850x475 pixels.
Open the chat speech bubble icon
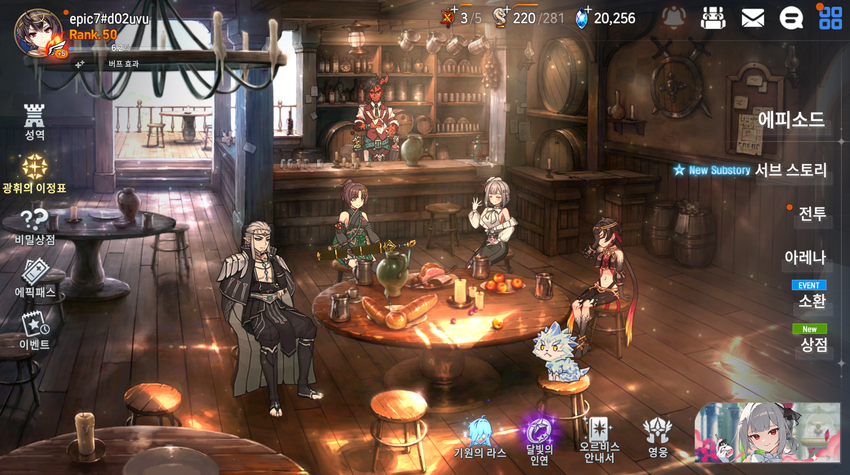tap(791, 17)
